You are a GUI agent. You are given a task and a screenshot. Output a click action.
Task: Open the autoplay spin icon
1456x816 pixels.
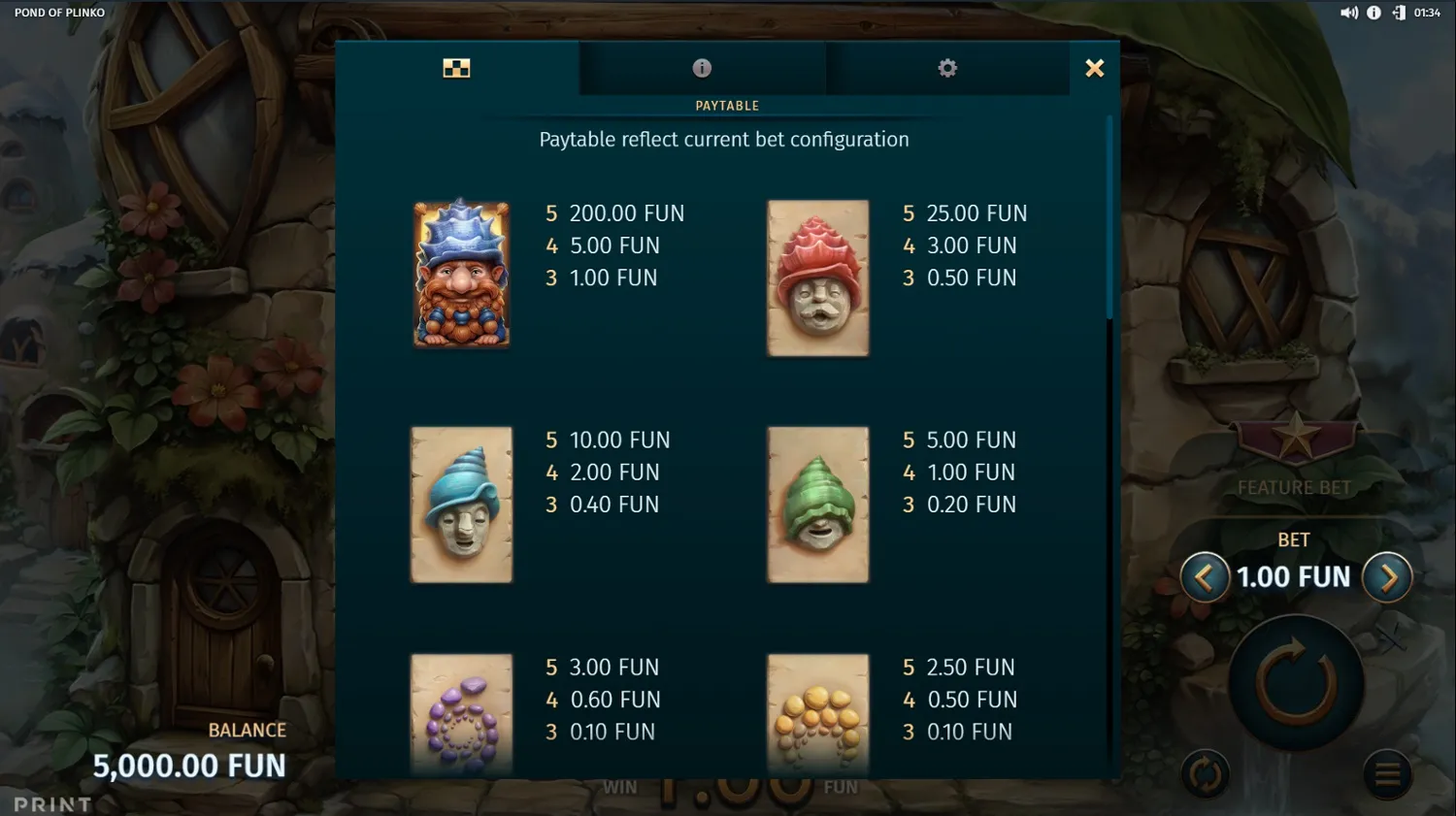coord(1205,773)
